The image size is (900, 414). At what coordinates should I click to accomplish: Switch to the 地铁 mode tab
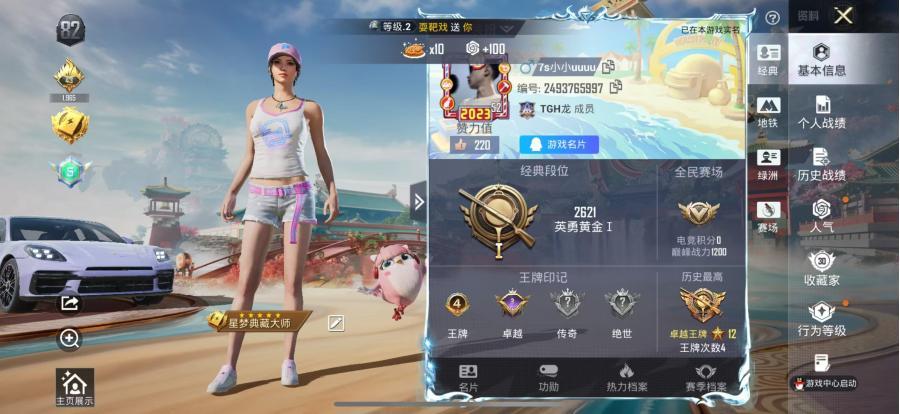tap(768, 112)
